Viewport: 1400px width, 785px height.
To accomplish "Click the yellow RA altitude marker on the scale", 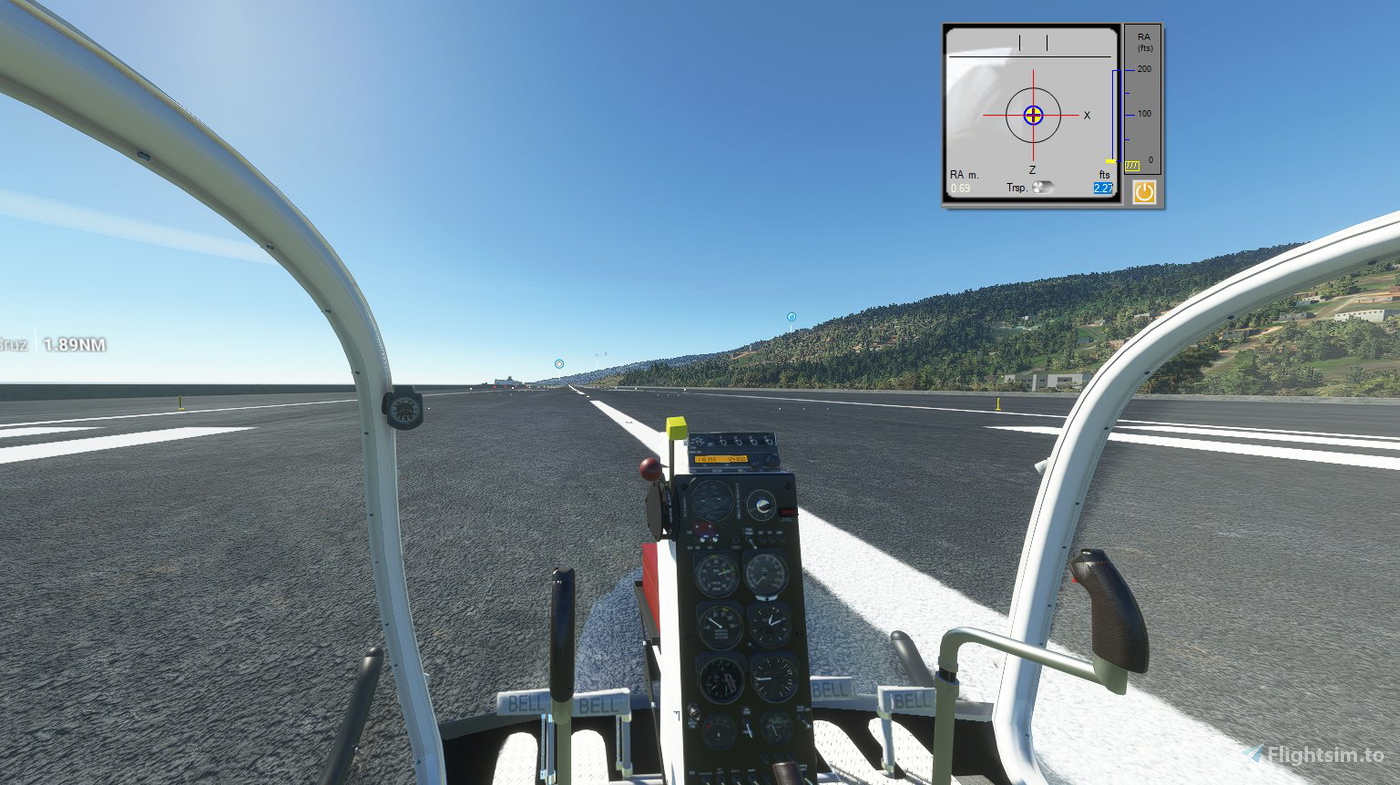I will 1111,160.
